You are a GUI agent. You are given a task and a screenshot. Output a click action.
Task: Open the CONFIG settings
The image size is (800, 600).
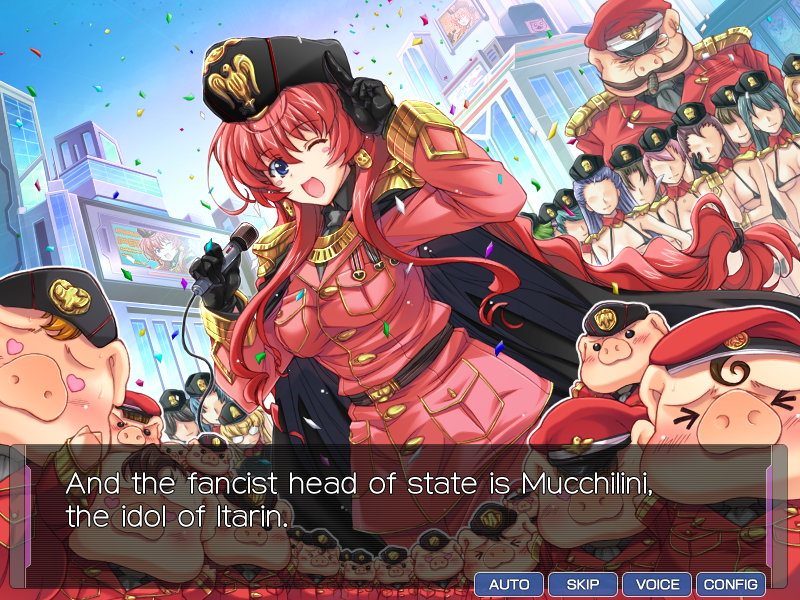coord(731,584)
